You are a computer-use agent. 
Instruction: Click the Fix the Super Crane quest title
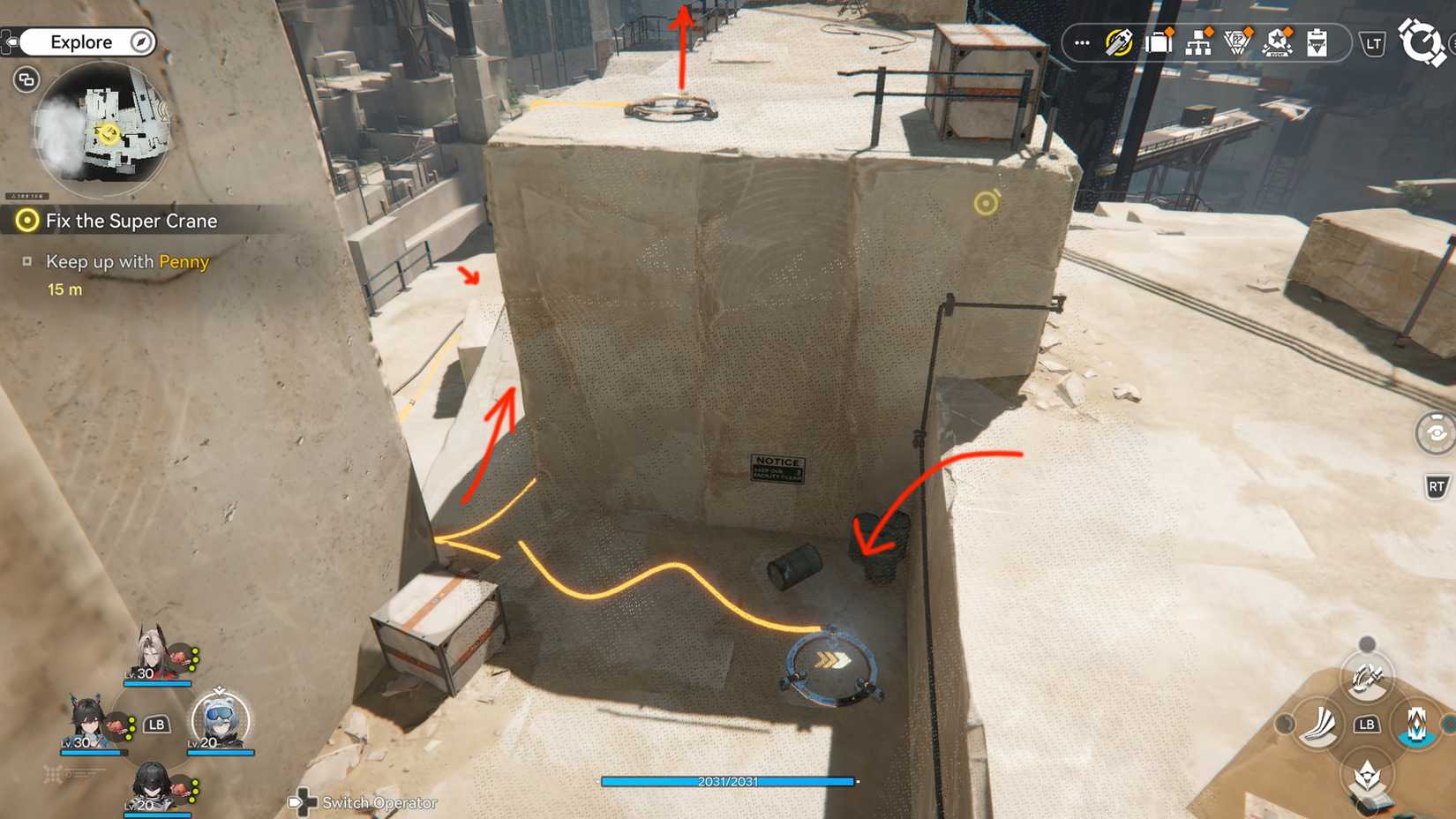(x=132, y=221)
